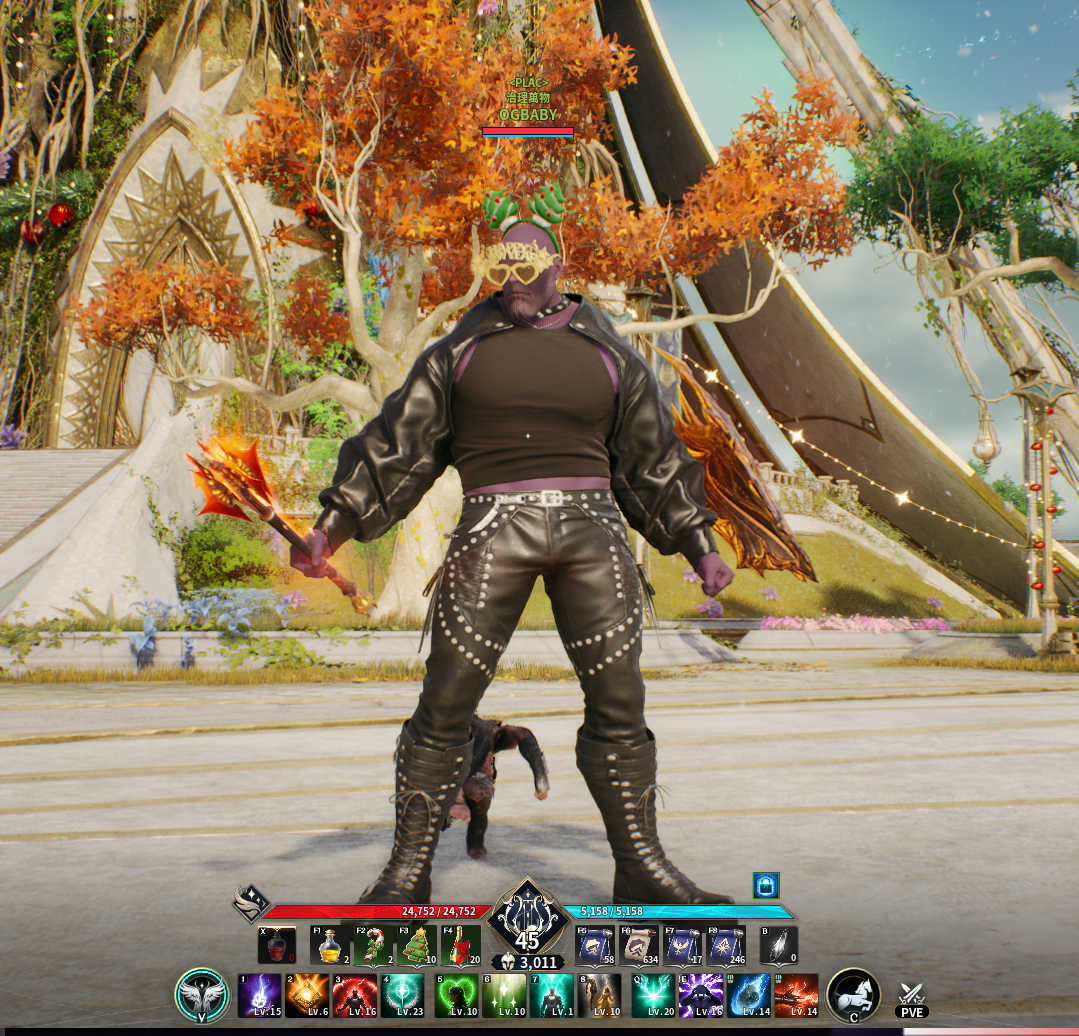The width and height of the screenshot is (1079, 1036).
Task: Use the tan scroll with count 634
Action: (639, 945)
